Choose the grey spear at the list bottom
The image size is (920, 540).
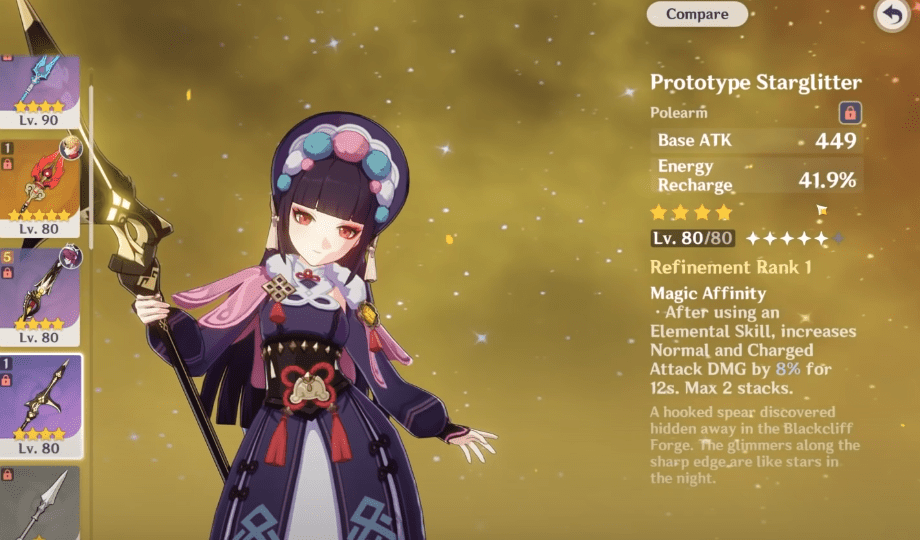(40, 505)
